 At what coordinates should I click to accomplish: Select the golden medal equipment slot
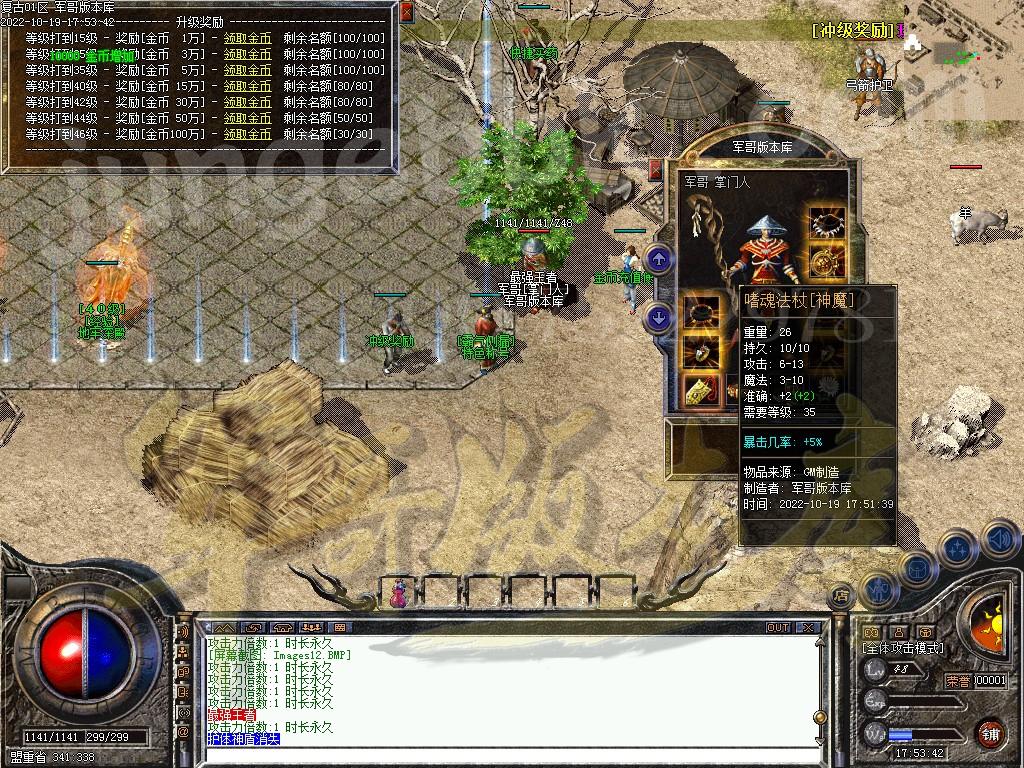[x=826, y=262]
